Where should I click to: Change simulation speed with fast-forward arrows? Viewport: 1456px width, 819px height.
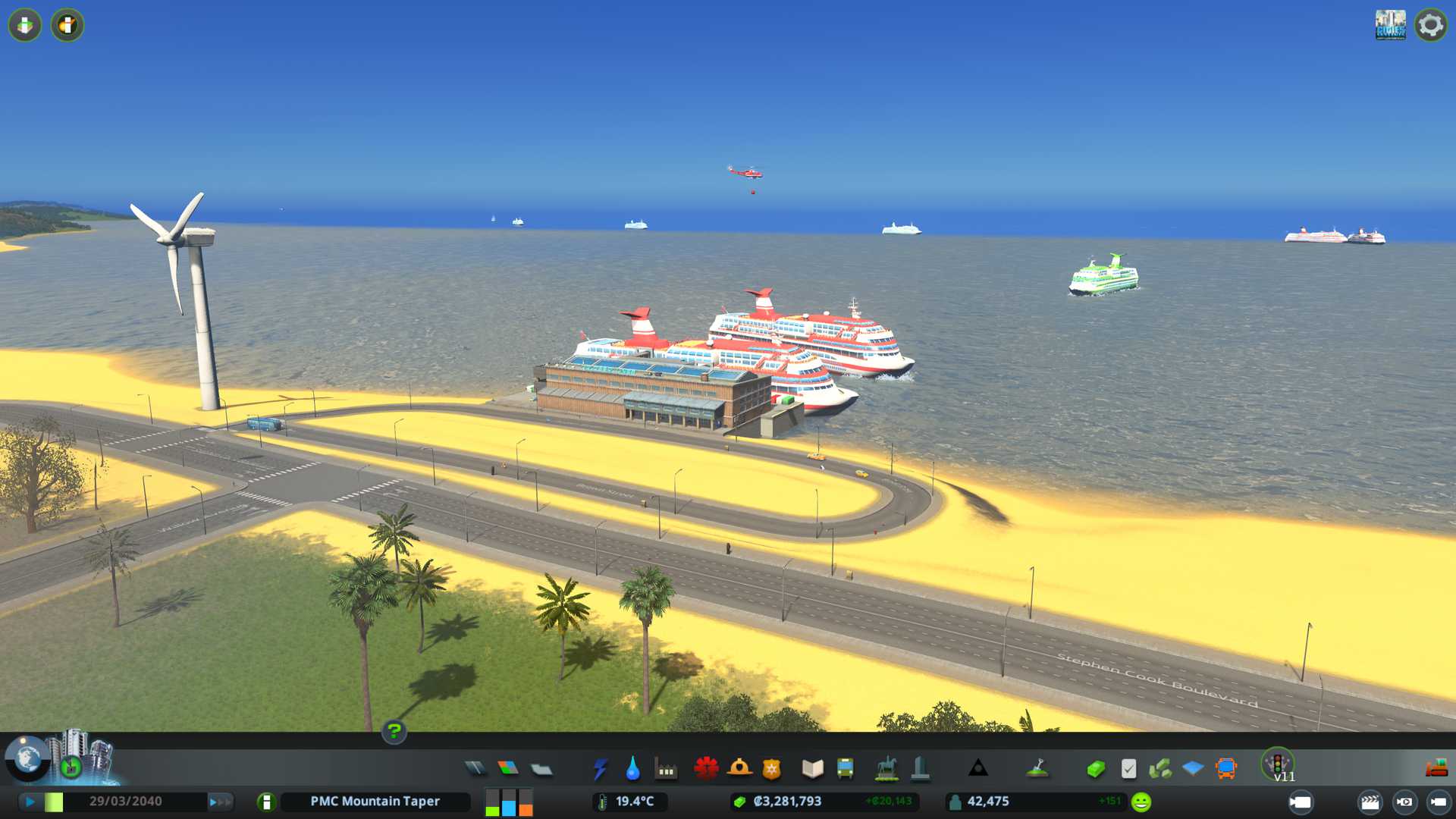[220, 802]
